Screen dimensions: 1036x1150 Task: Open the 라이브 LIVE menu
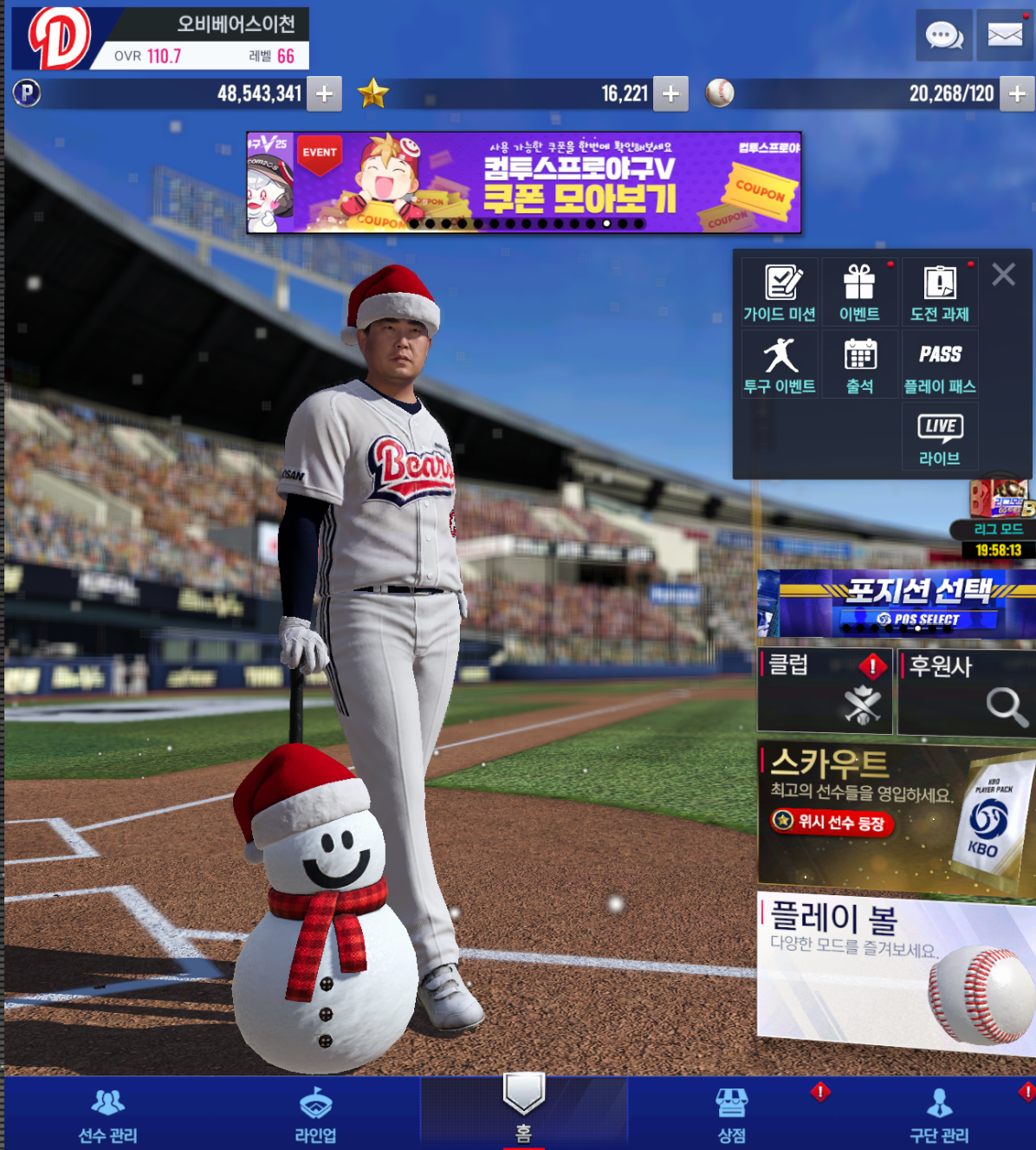tap(940, 438)
